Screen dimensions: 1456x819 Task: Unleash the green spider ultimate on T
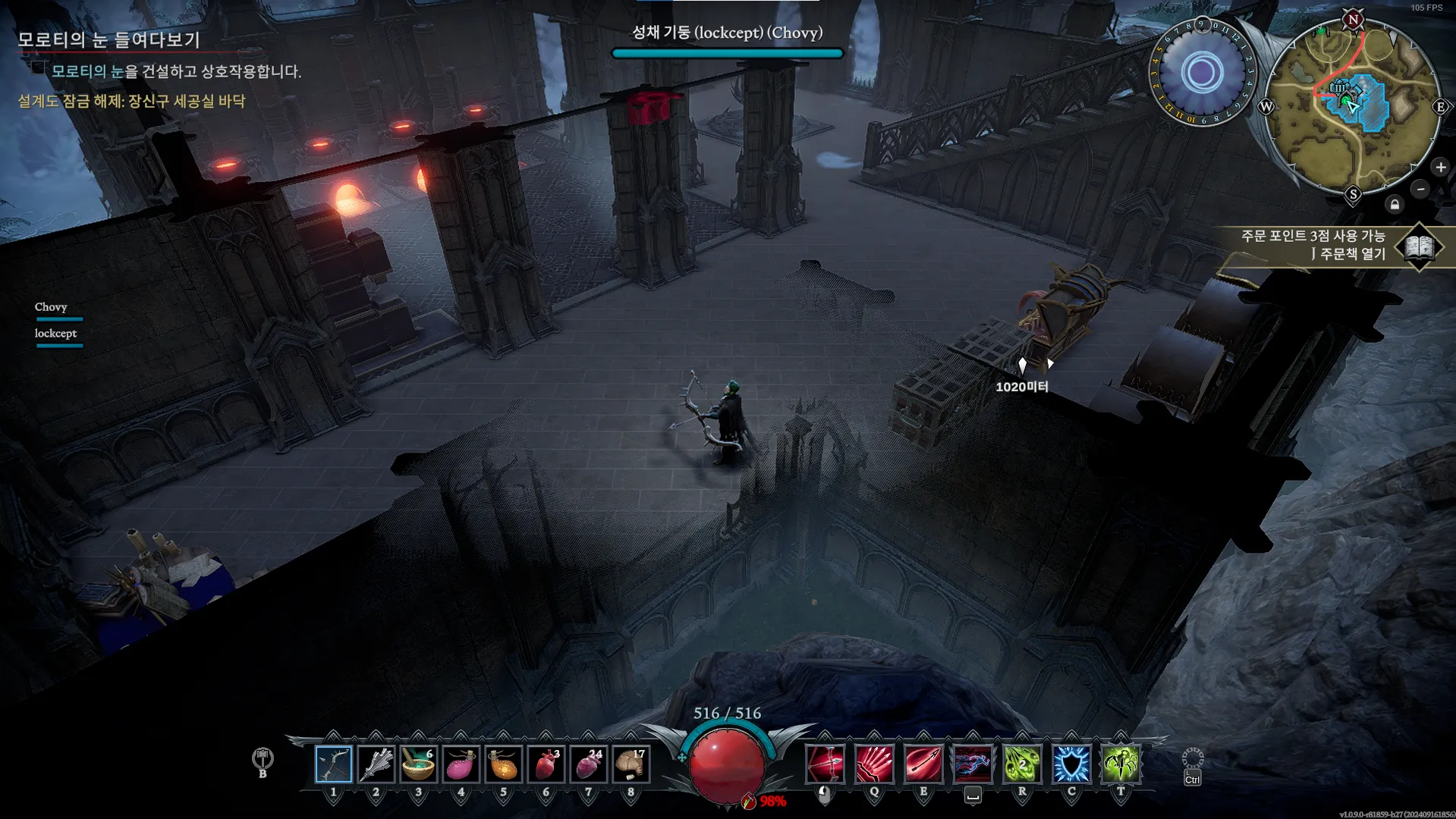(1121, 764)
